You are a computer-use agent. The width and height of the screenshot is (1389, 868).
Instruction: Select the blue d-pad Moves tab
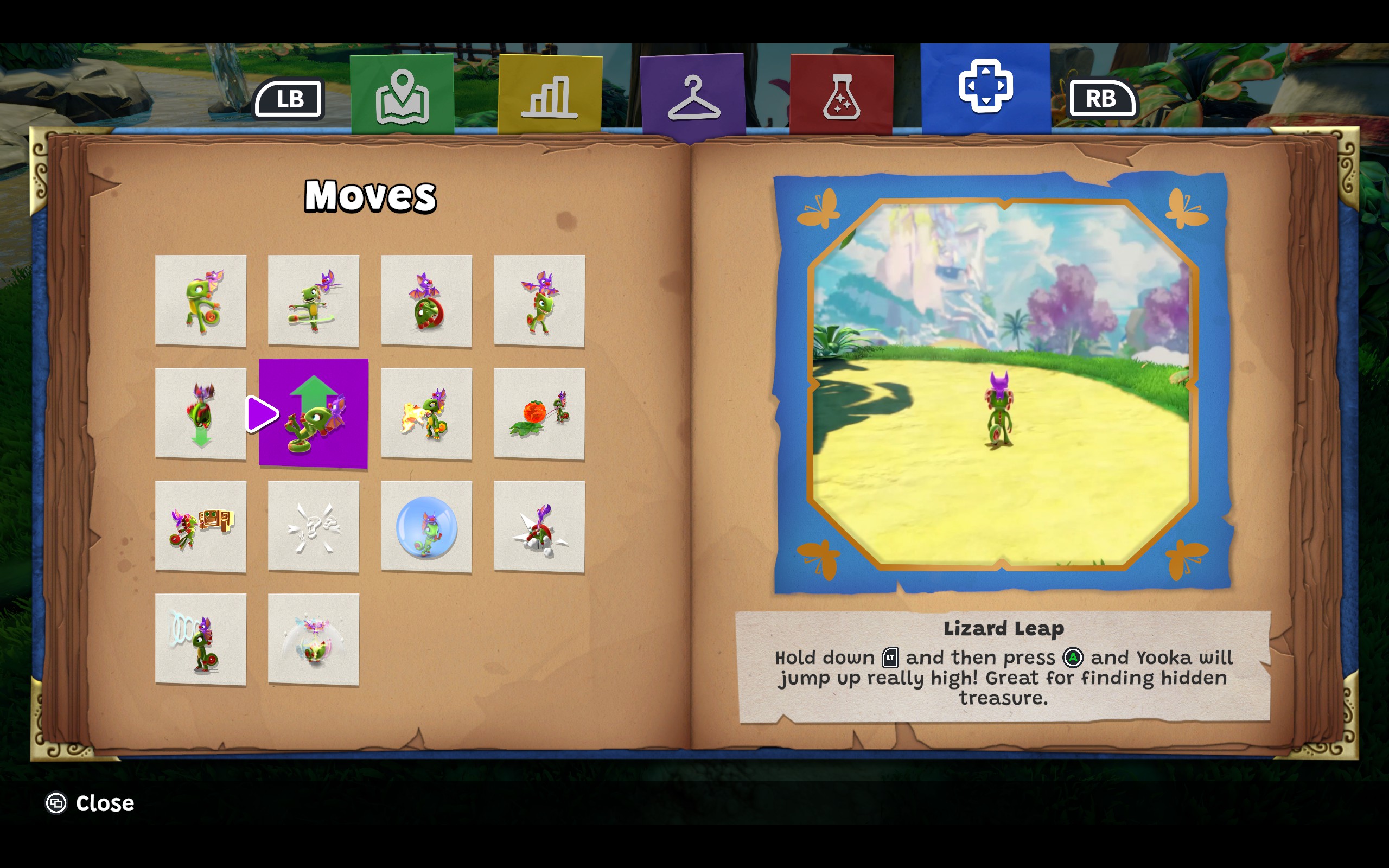985,88
